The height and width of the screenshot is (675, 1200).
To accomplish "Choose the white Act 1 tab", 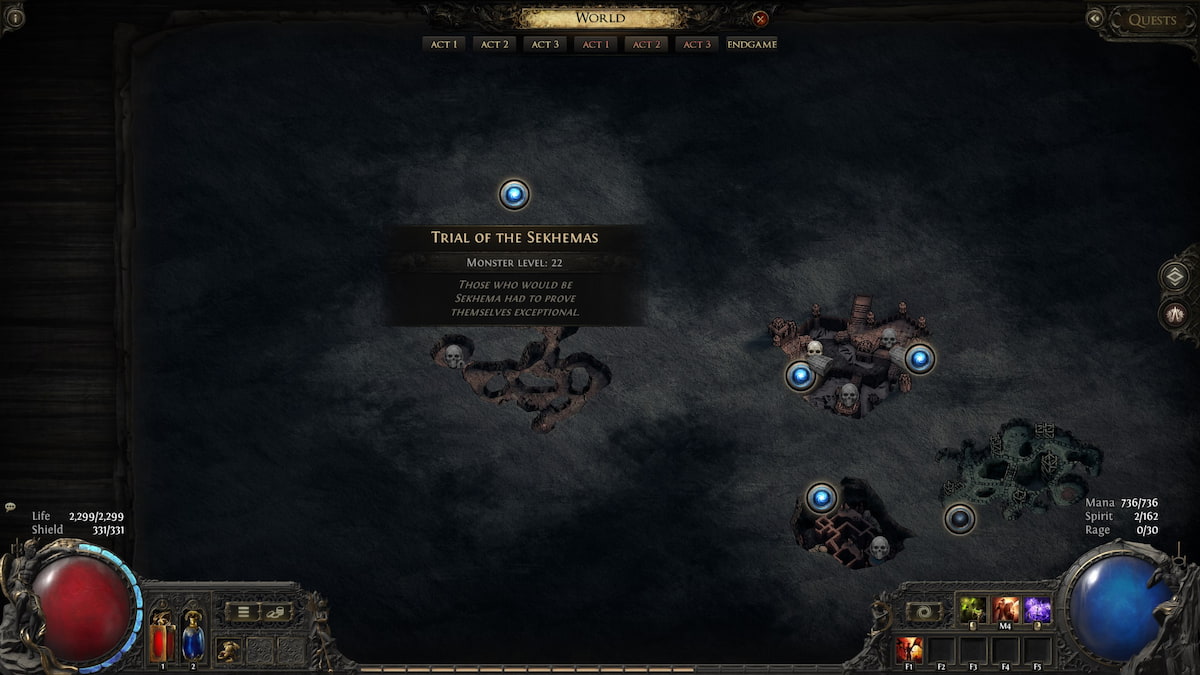I will [443, 44].
